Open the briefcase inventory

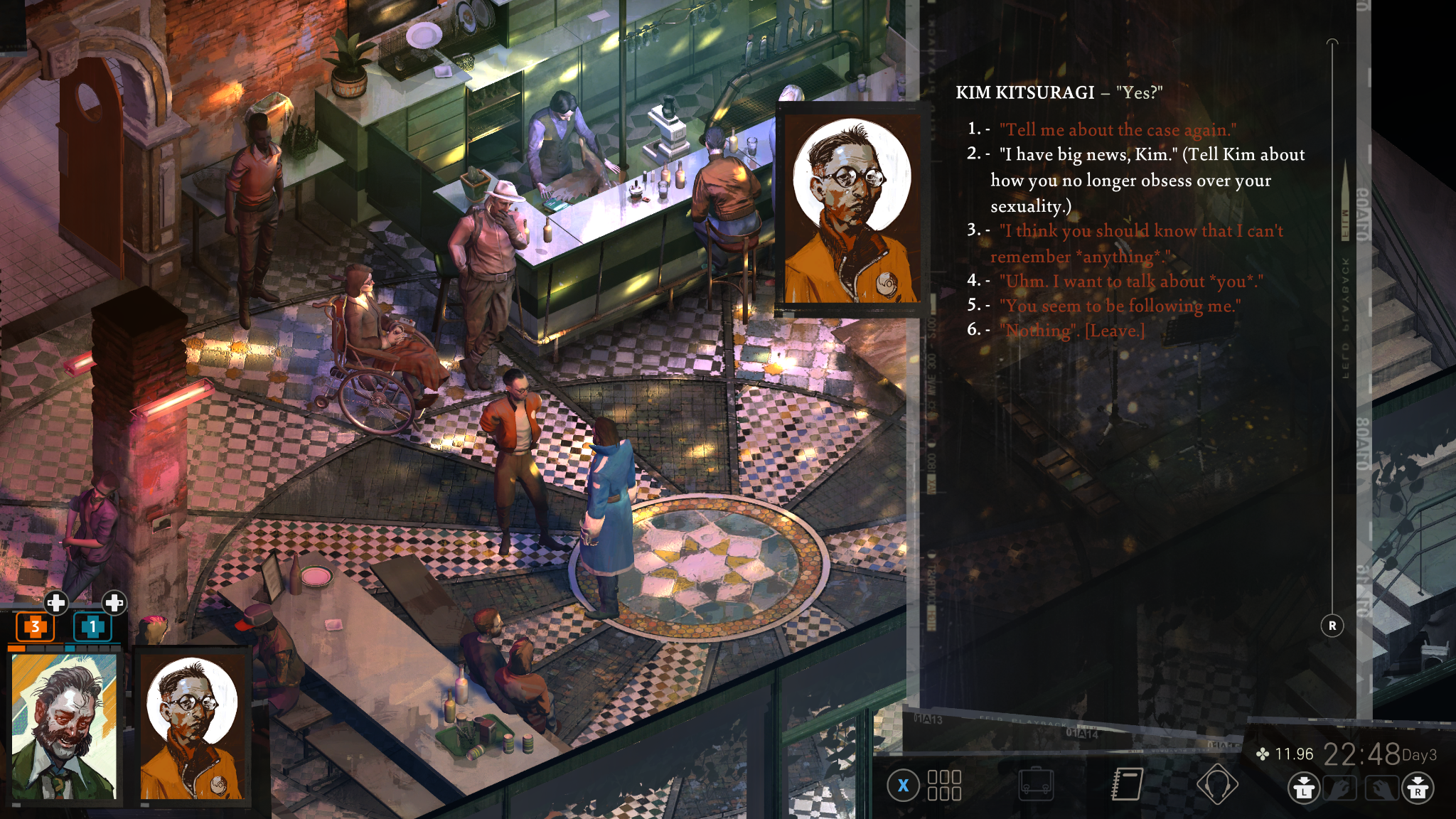[1035, 784]
